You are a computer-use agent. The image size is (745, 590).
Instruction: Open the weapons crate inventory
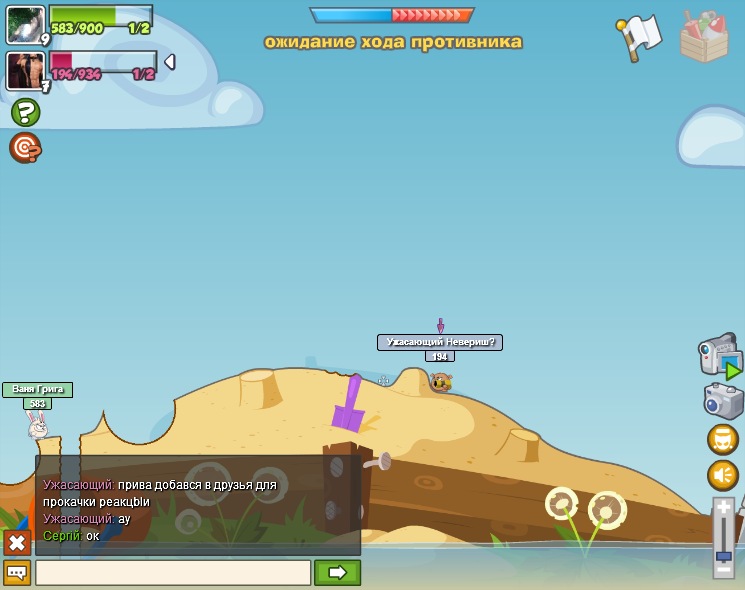pyautogui.click(x=704, y=37)
